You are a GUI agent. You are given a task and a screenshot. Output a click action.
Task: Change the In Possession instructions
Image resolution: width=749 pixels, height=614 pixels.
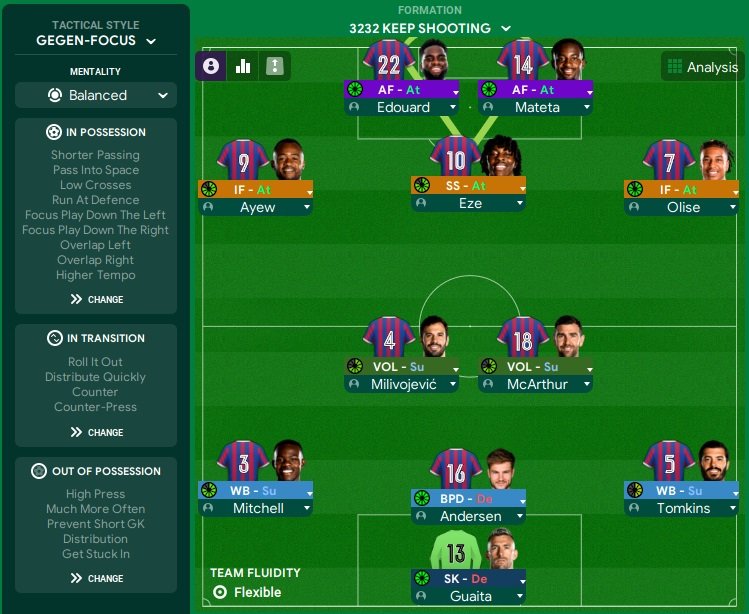tap(97, 299)
